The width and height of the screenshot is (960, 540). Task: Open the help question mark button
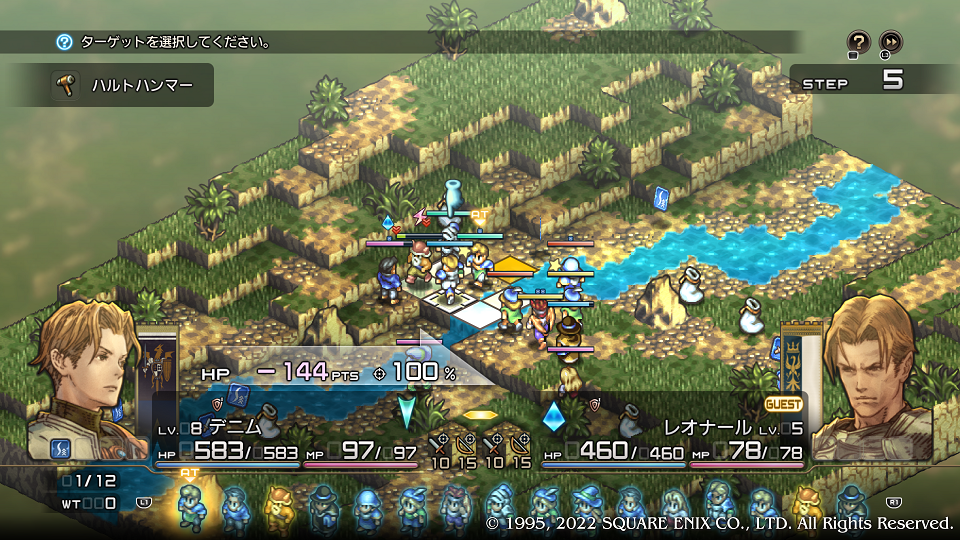click(x=858, y=42)
